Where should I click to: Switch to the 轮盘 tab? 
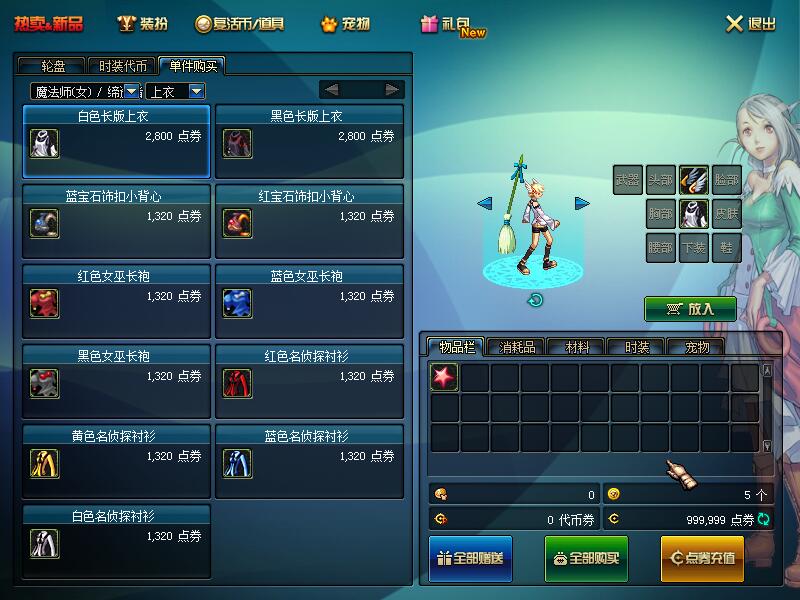click(x=53, y=66)
